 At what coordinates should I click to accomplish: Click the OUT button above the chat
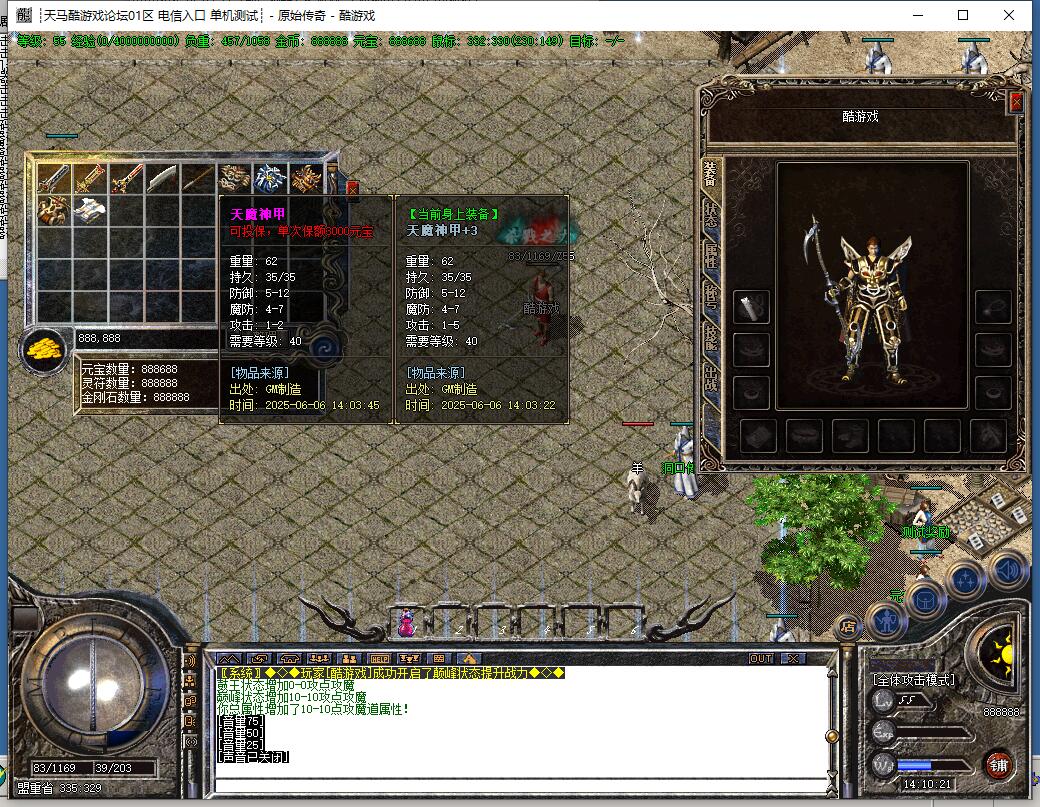pos(761,659)
